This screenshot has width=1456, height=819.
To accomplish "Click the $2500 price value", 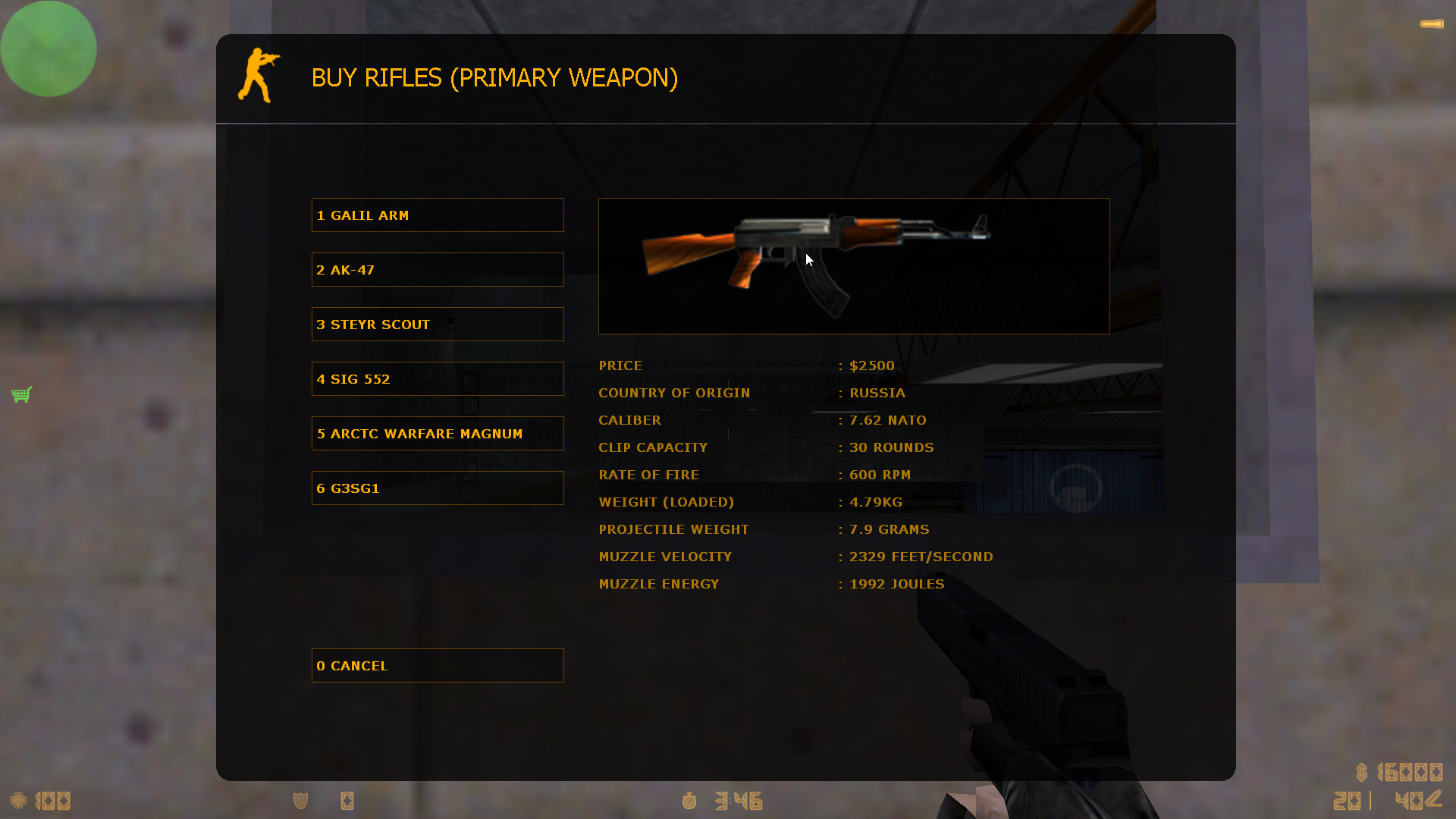I will coord(872,366).
